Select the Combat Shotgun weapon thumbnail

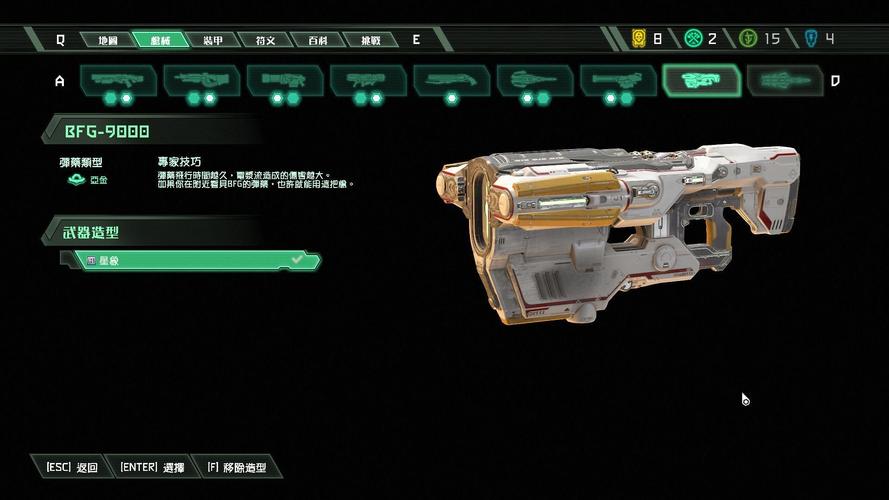pos(118,81)
